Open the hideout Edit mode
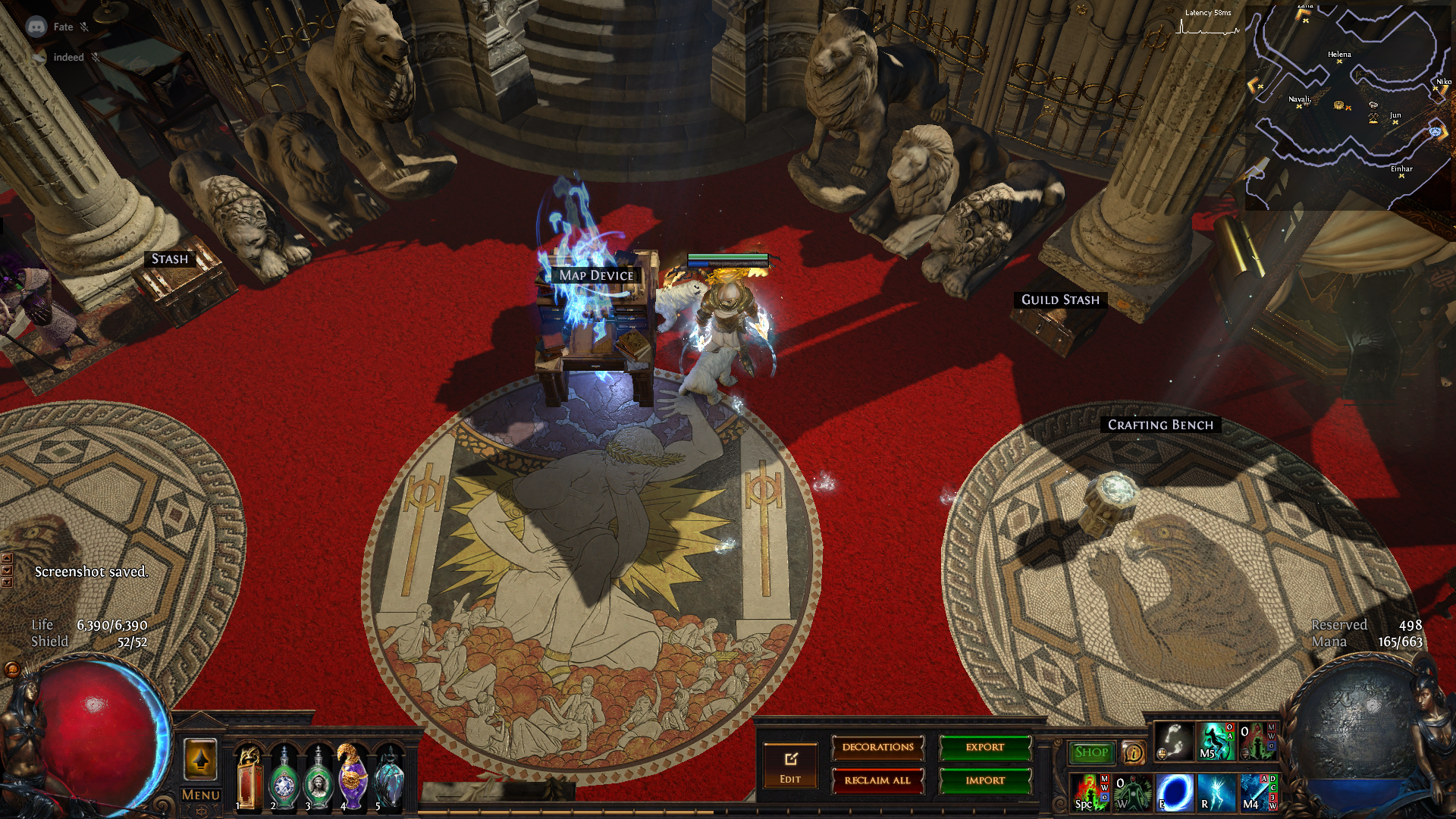 pos(790,765)
